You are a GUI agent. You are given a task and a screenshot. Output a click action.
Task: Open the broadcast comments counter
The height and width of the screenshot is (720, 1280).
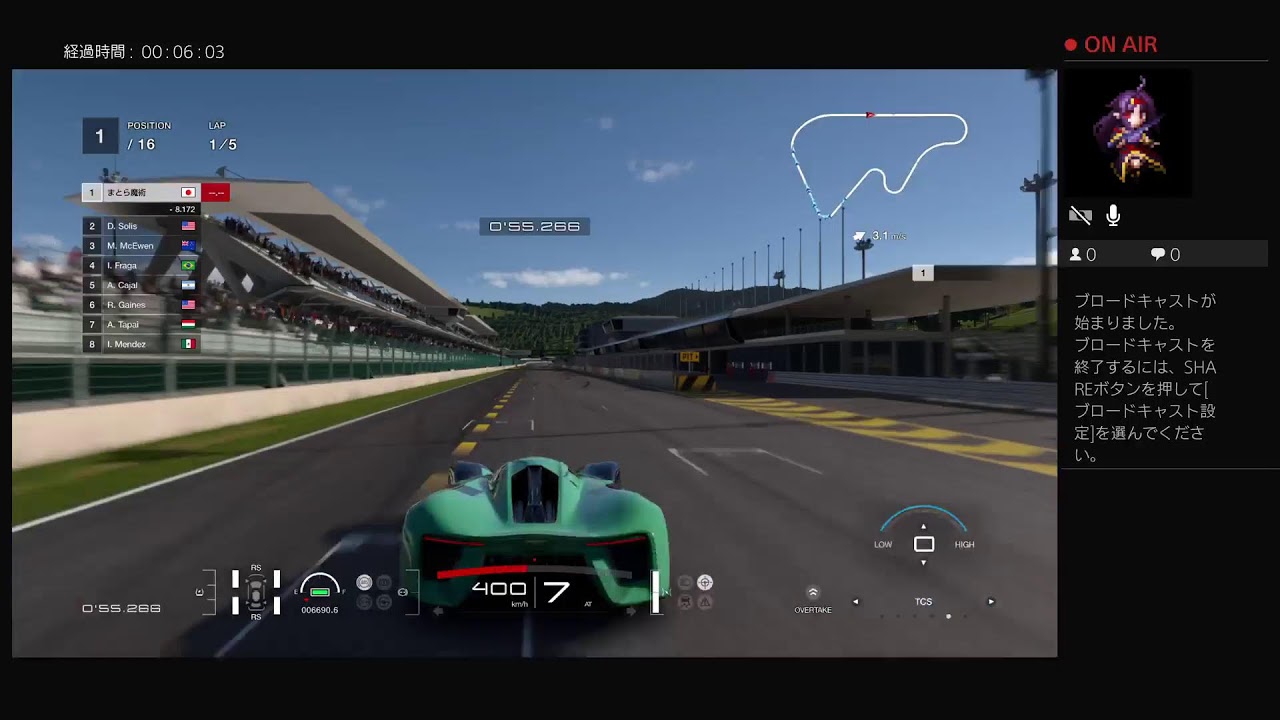(x=1165, y=255)
